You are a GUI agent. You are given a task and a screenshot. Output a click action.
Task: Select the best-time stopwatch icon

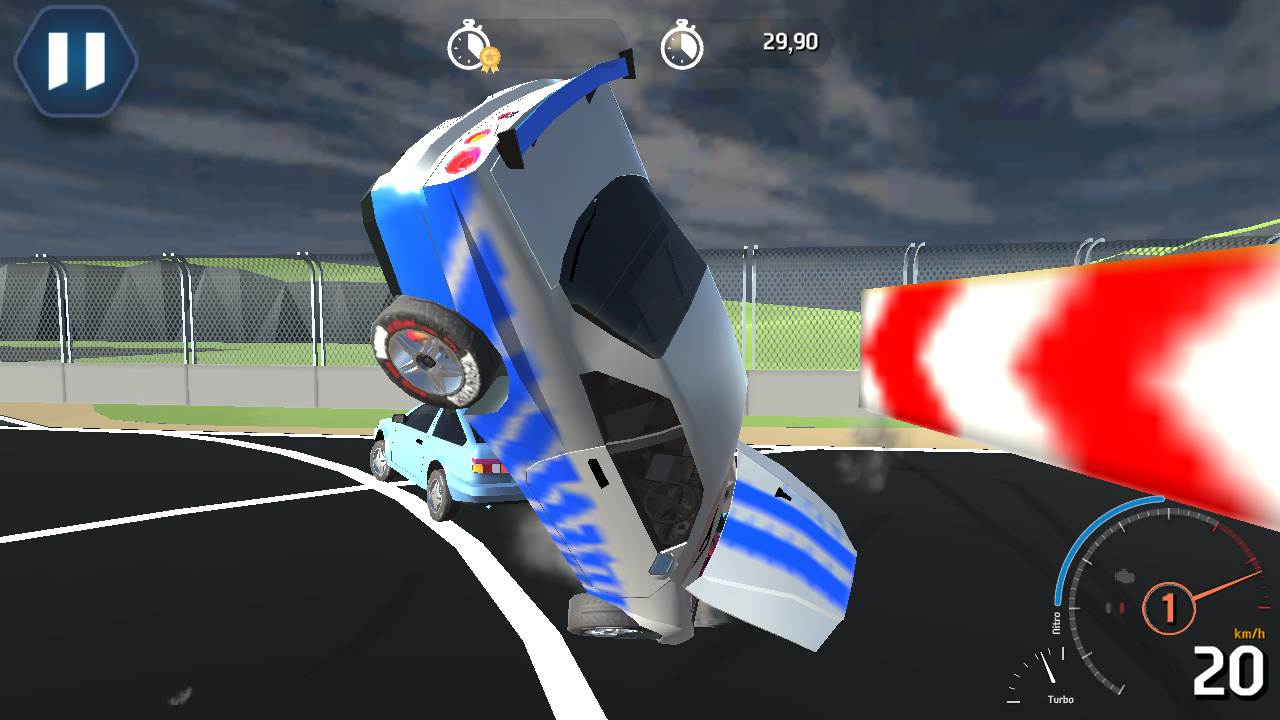(466, 44)
